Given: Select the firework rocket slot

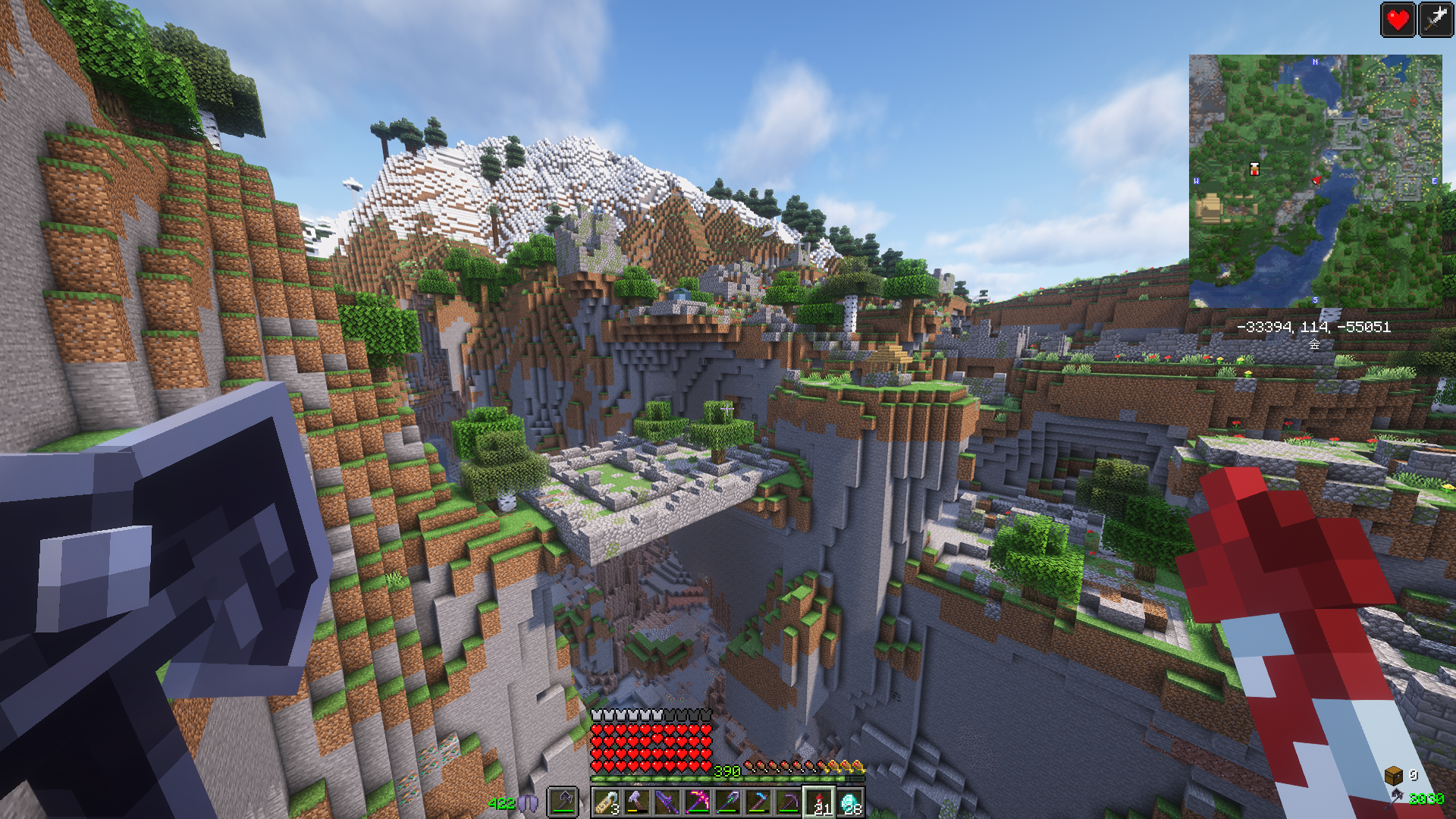Looking at the screenshot, I should (819, 802).
